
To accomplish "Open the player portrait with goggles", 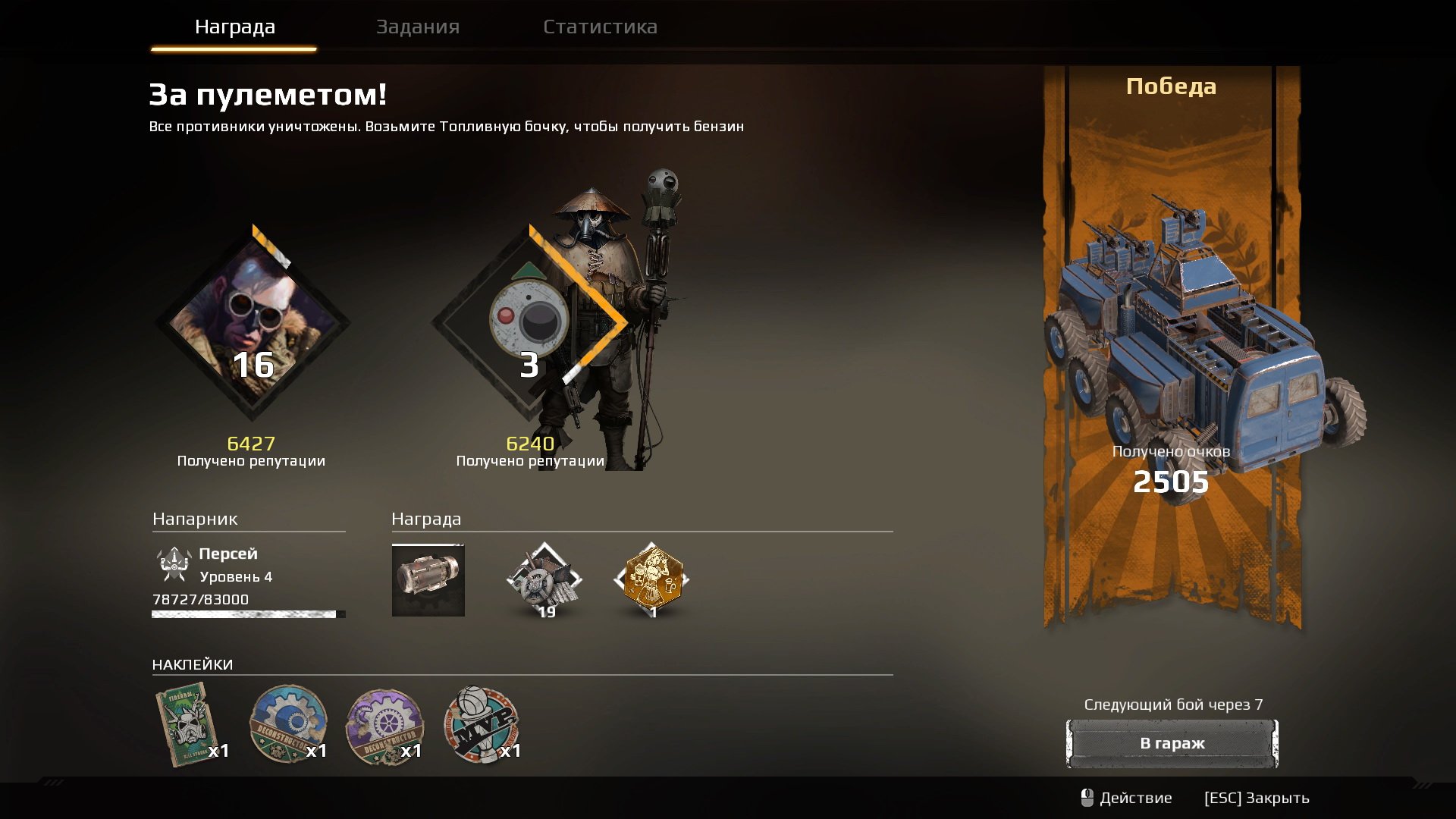I will [253, 322].
